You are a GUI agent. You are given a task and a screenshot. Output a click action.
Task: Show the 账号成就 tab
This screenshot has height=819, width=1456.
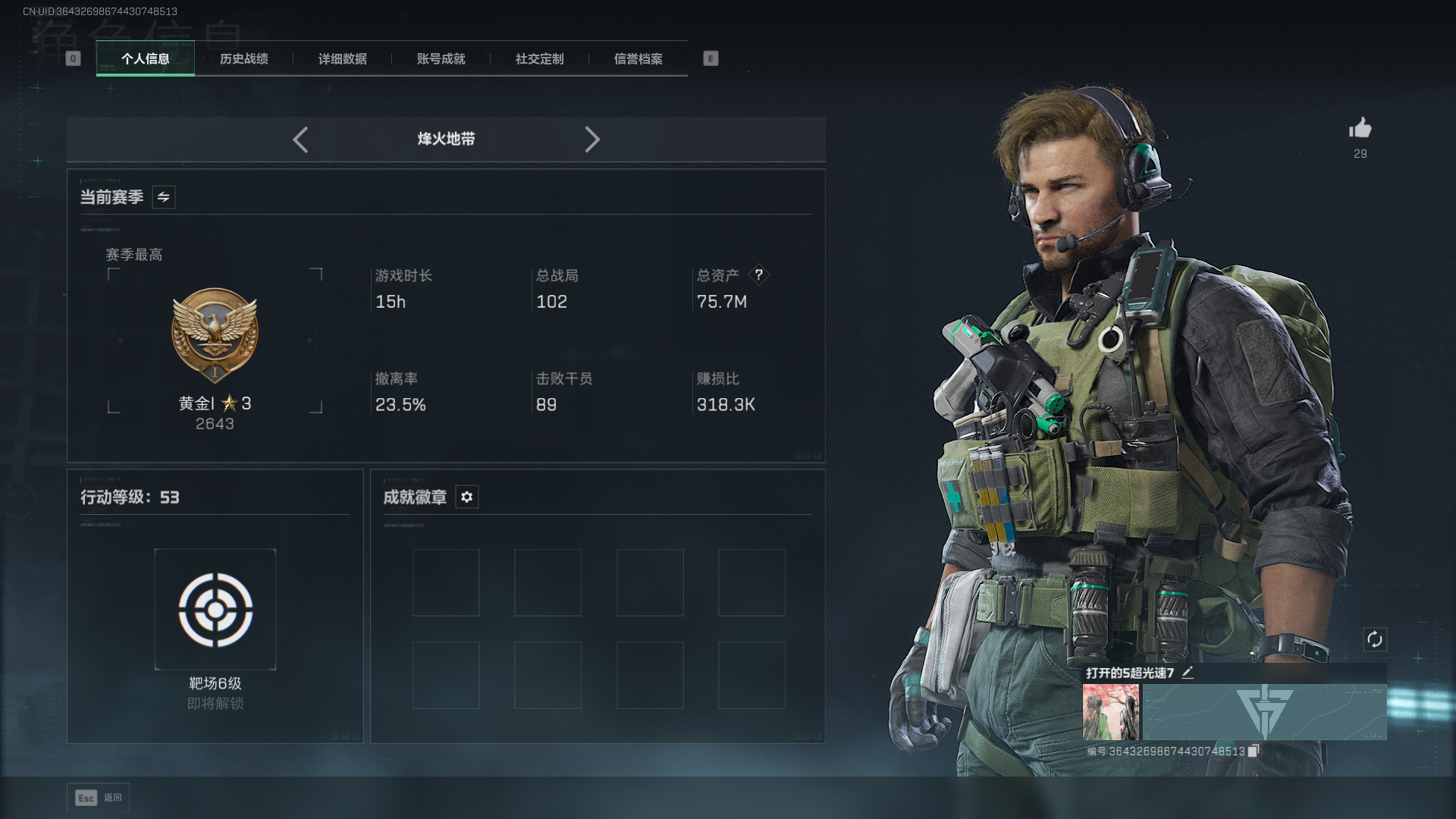441,58
